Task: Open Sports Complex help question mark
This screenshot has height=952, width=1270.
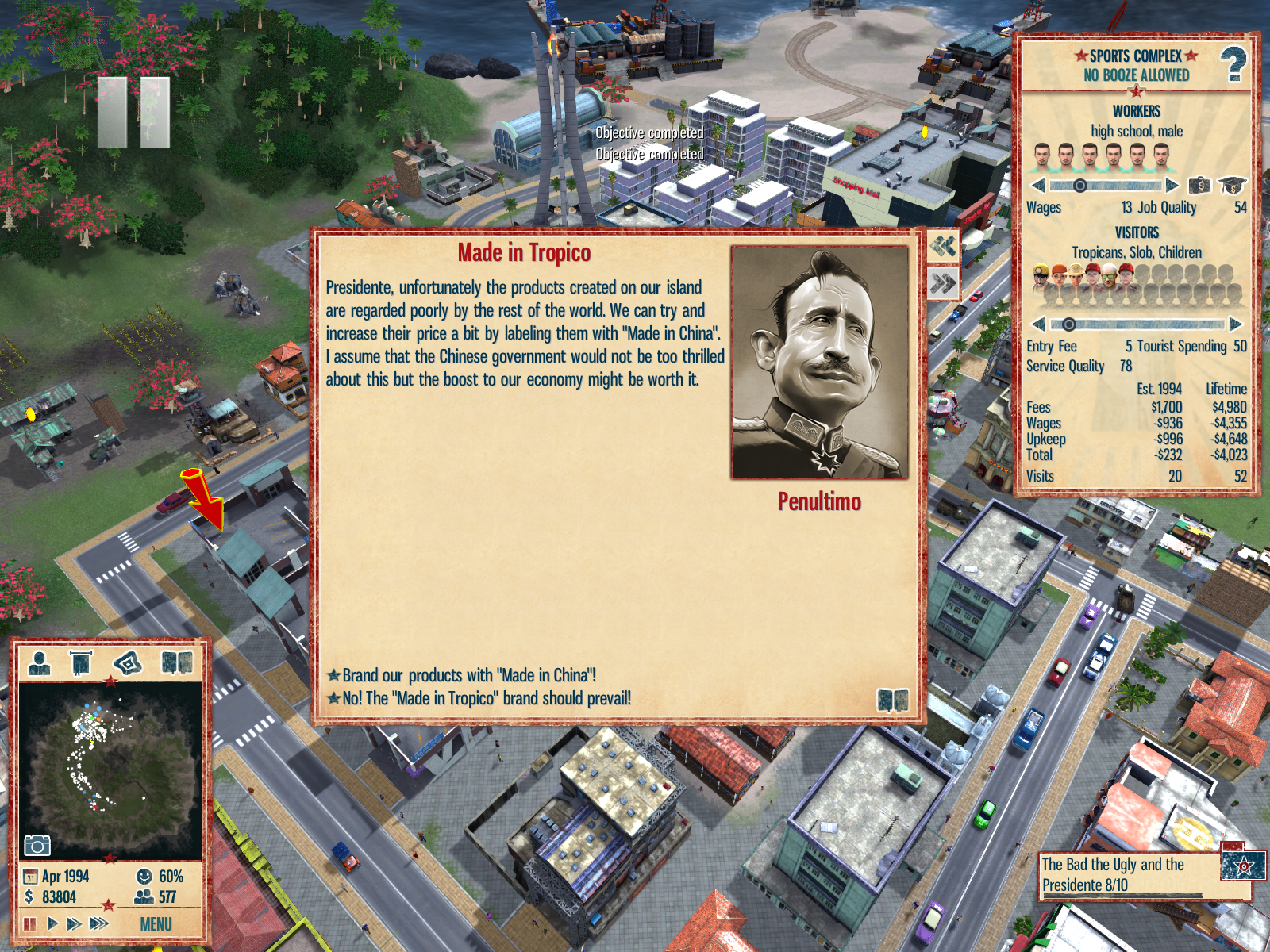Action: (x=1233, y=65)
